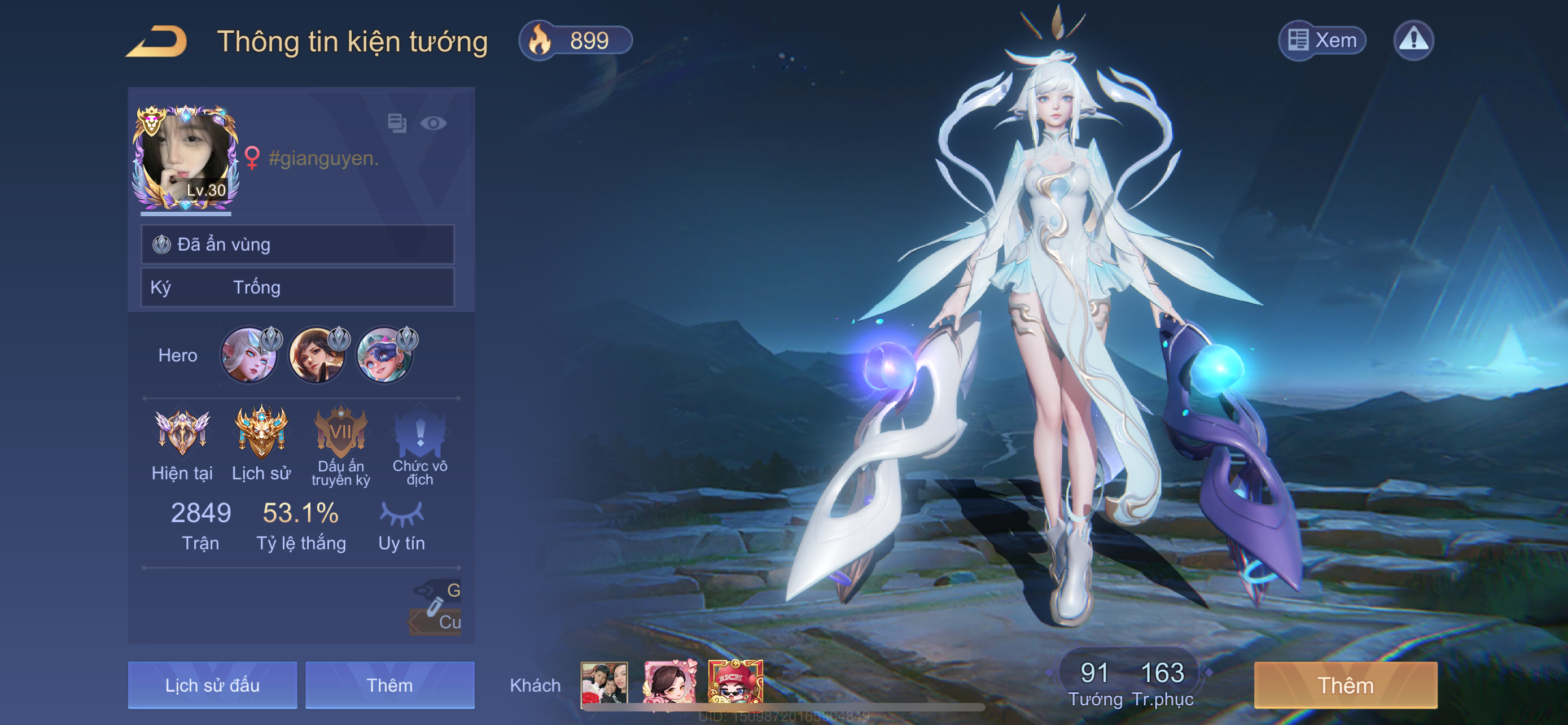Go back with the gold arrow button
Image resolution: width=1568 pixels, height=725 pixels.
coord(156,41)
